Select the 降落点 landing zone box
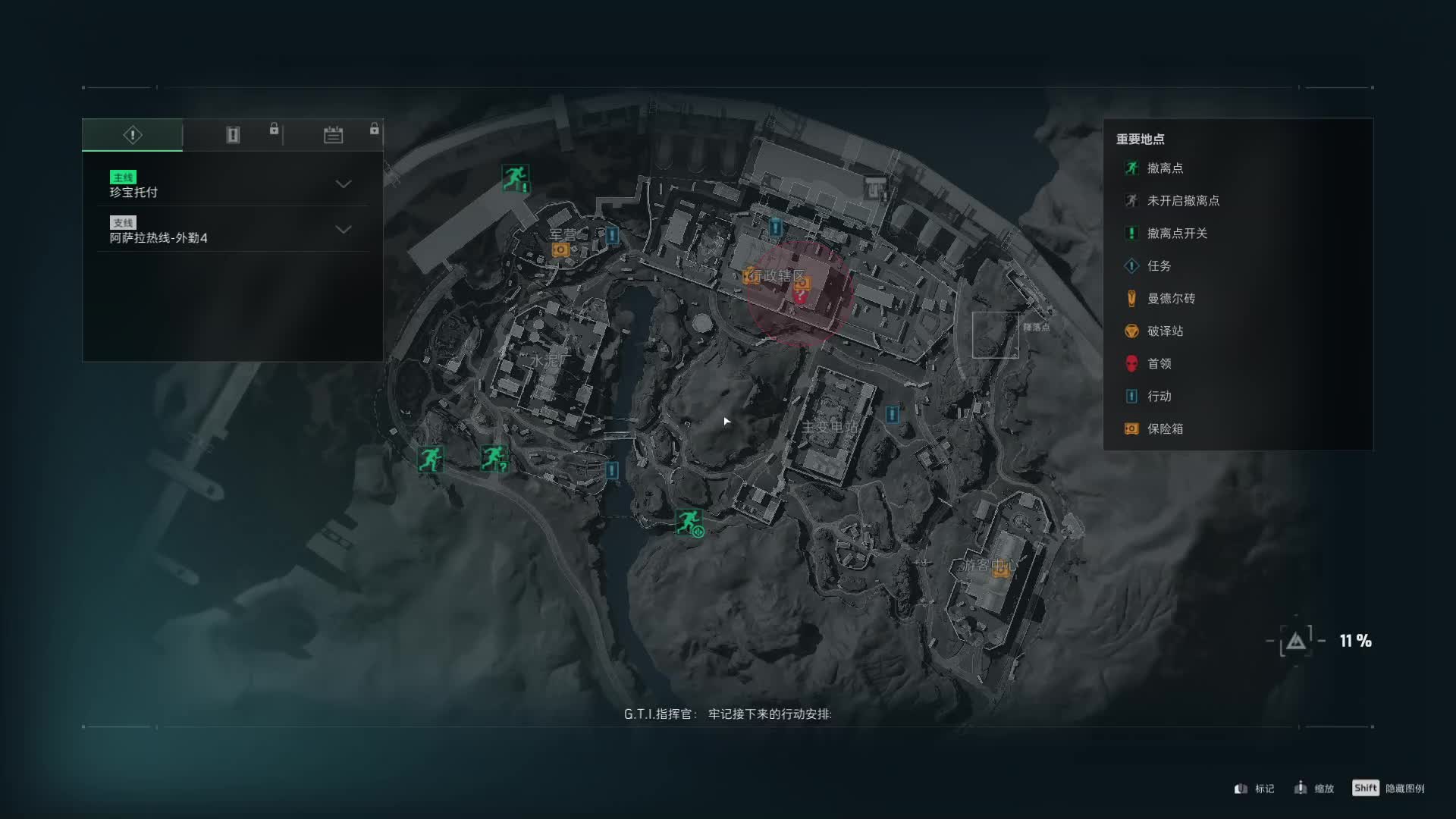This screenshot has height=819, width=1456. click(995, 334)
